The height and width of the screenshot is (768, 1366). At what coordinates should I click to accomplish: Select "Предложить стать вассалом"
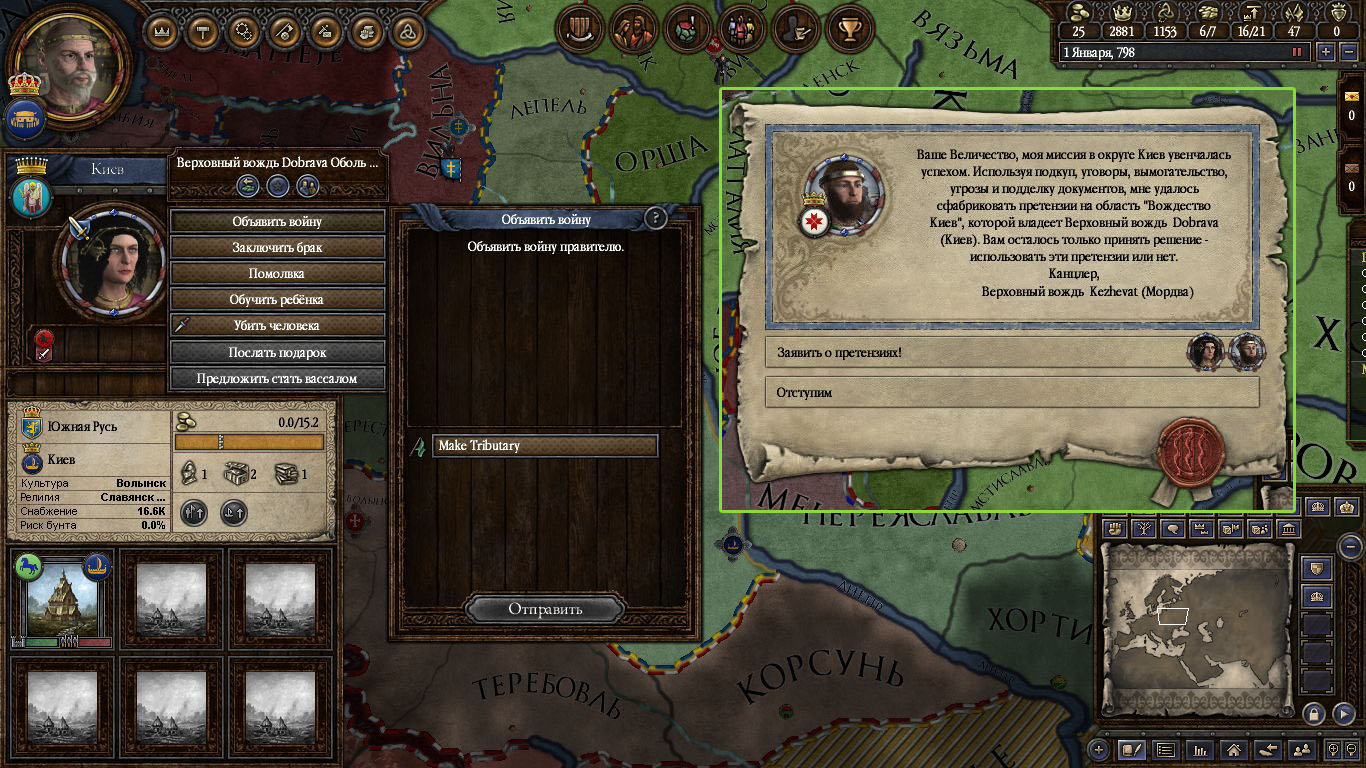pyautogui.click(x=277, y=378)
